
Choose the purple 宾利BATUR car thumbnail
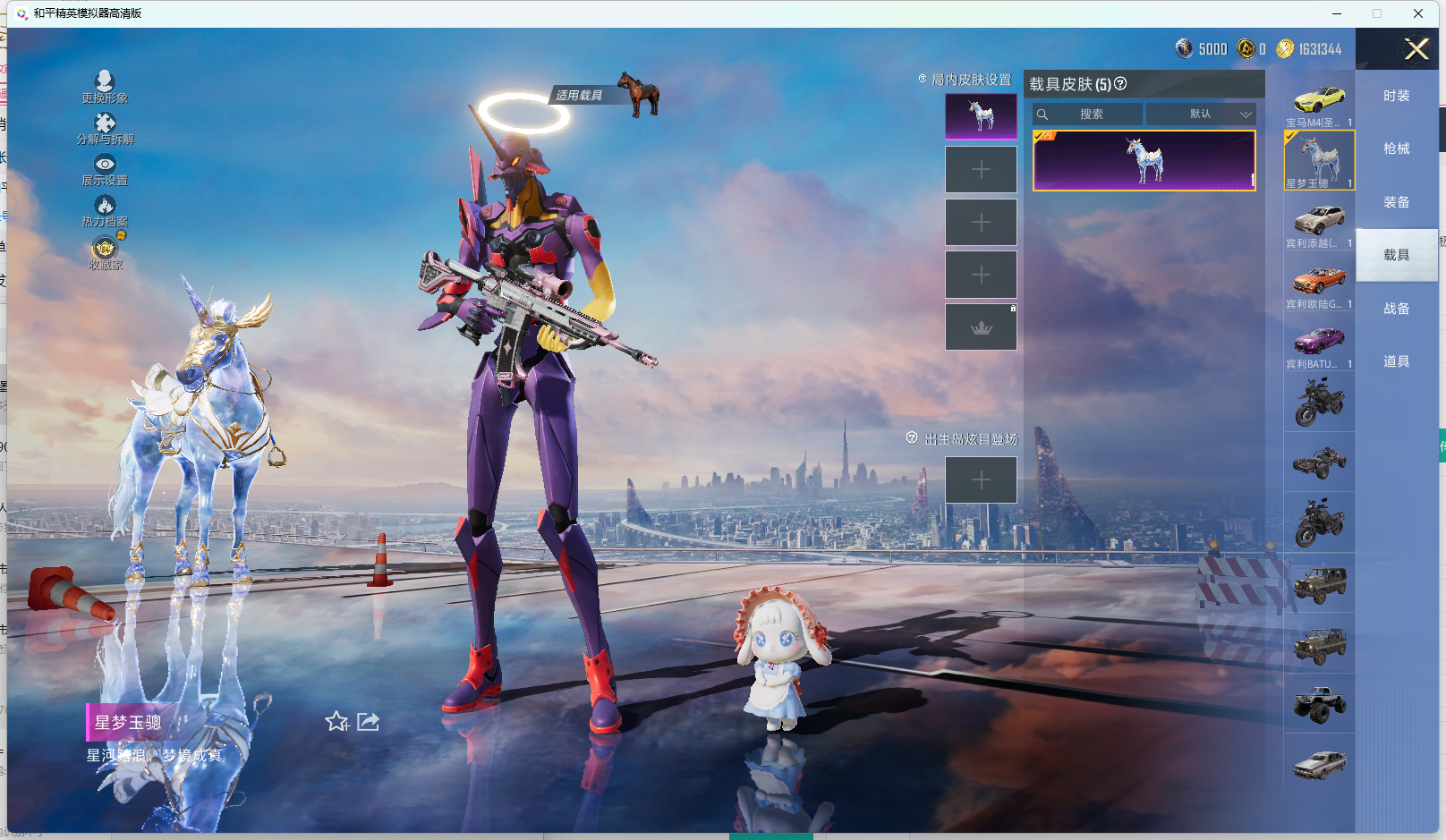point(1319,343)
